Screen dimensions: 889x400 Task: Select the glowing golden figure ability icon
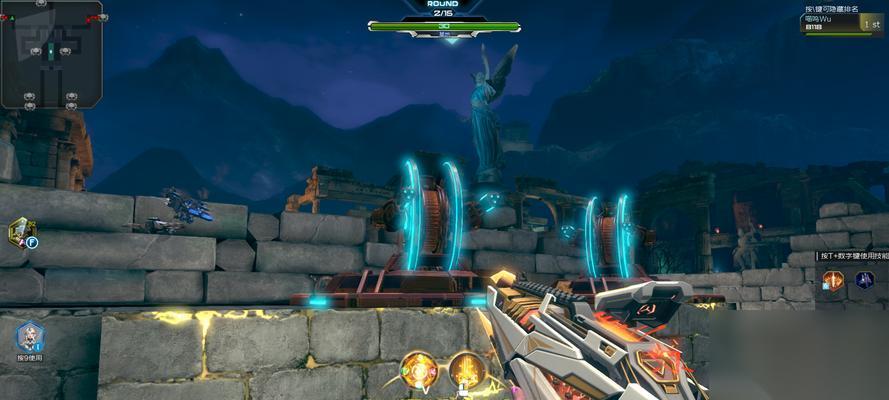466,368
